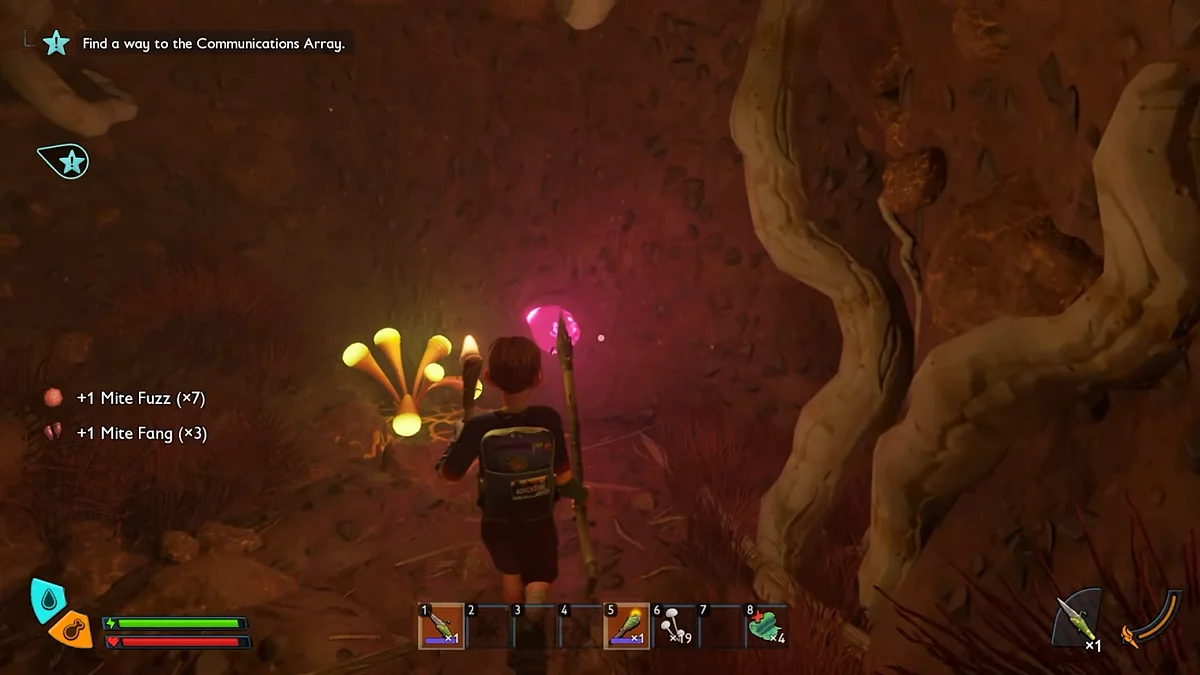Click the equipped spear weapon icon

1078,619
